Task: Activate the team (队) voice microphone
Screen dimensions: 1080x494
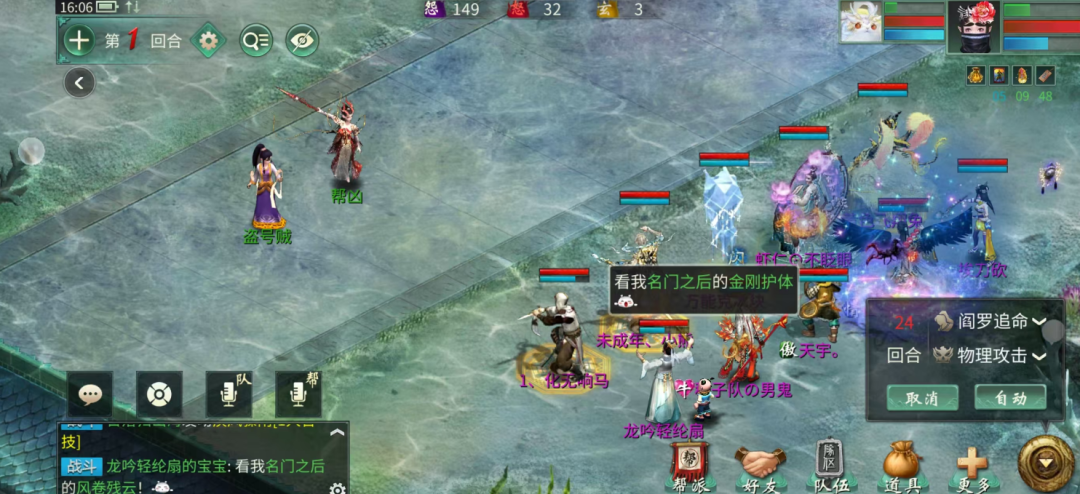Action: [228, 394]
